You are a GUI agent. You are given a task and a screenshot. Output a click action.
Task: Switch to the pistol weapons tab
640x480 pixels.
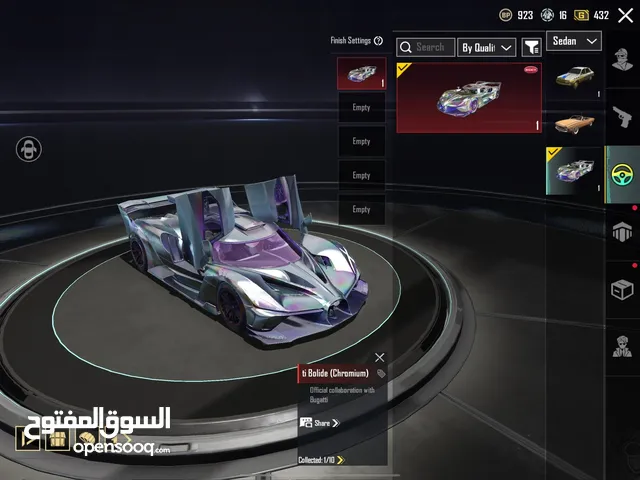pyautogui.click(x=622, y=118)
